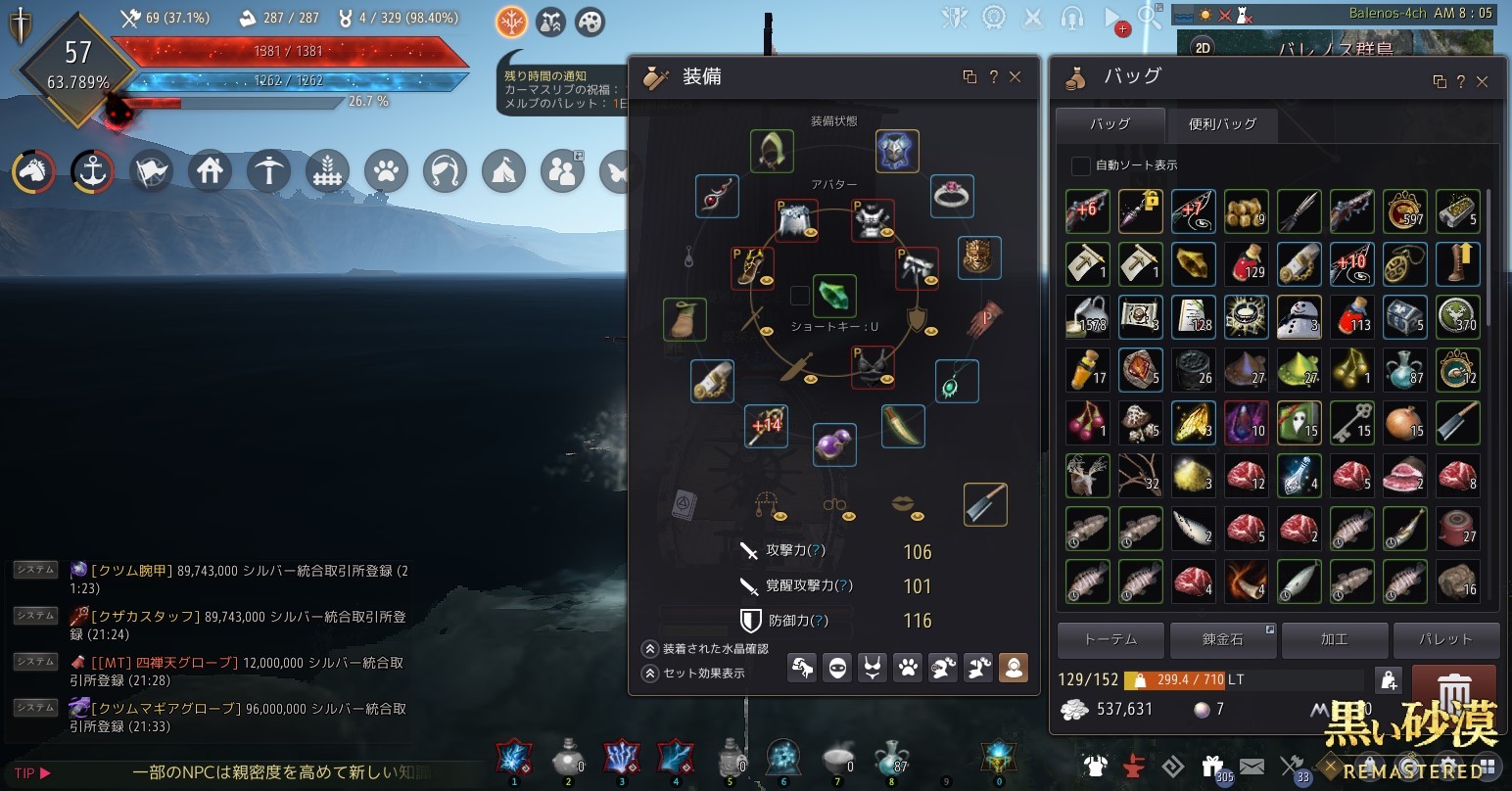Click the ring equipment slot
The width and height of the screenshot is (1512, 791).
(x=951, y=196)
